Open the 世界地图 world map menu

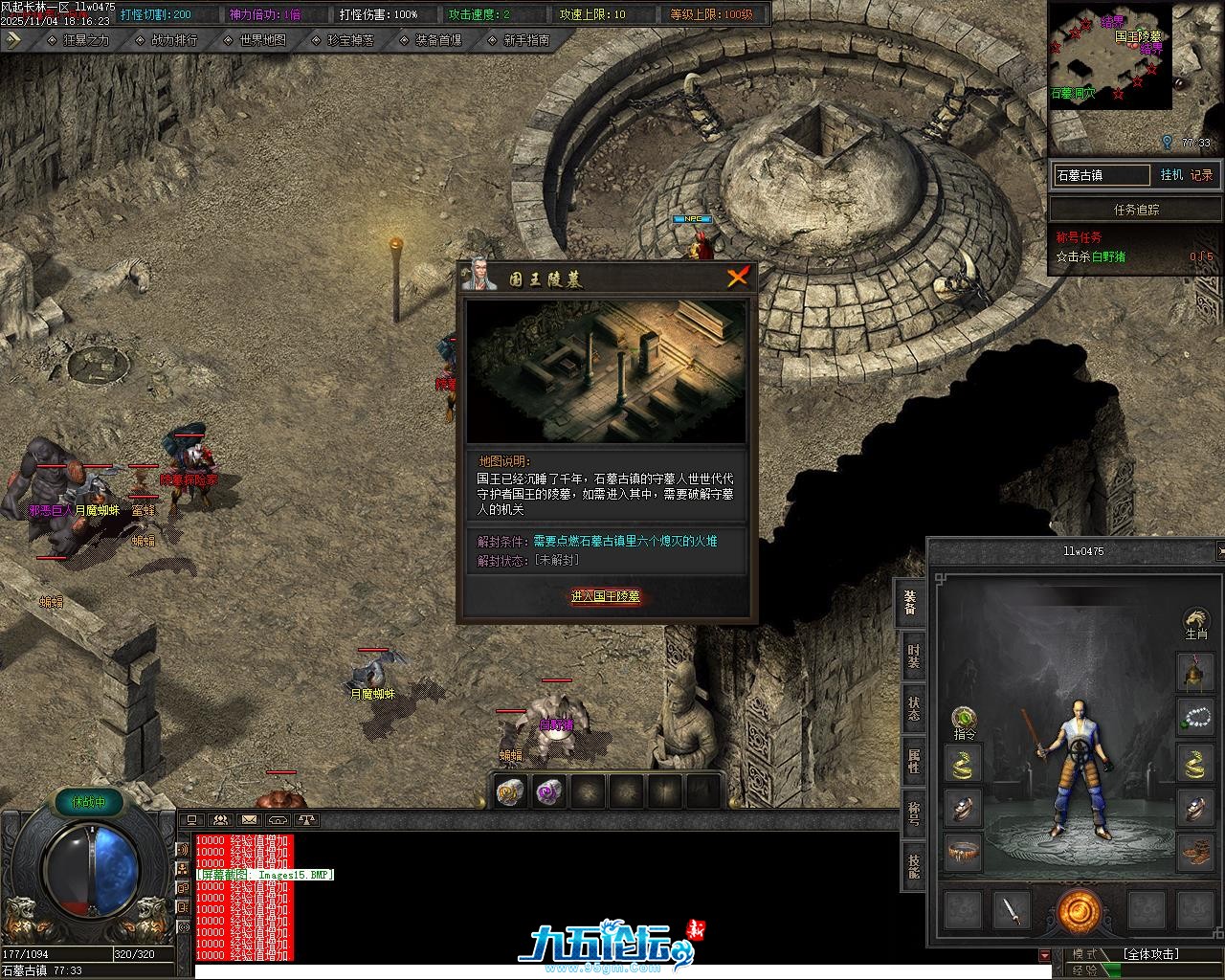pyautogui.click(x=262, y=40)
